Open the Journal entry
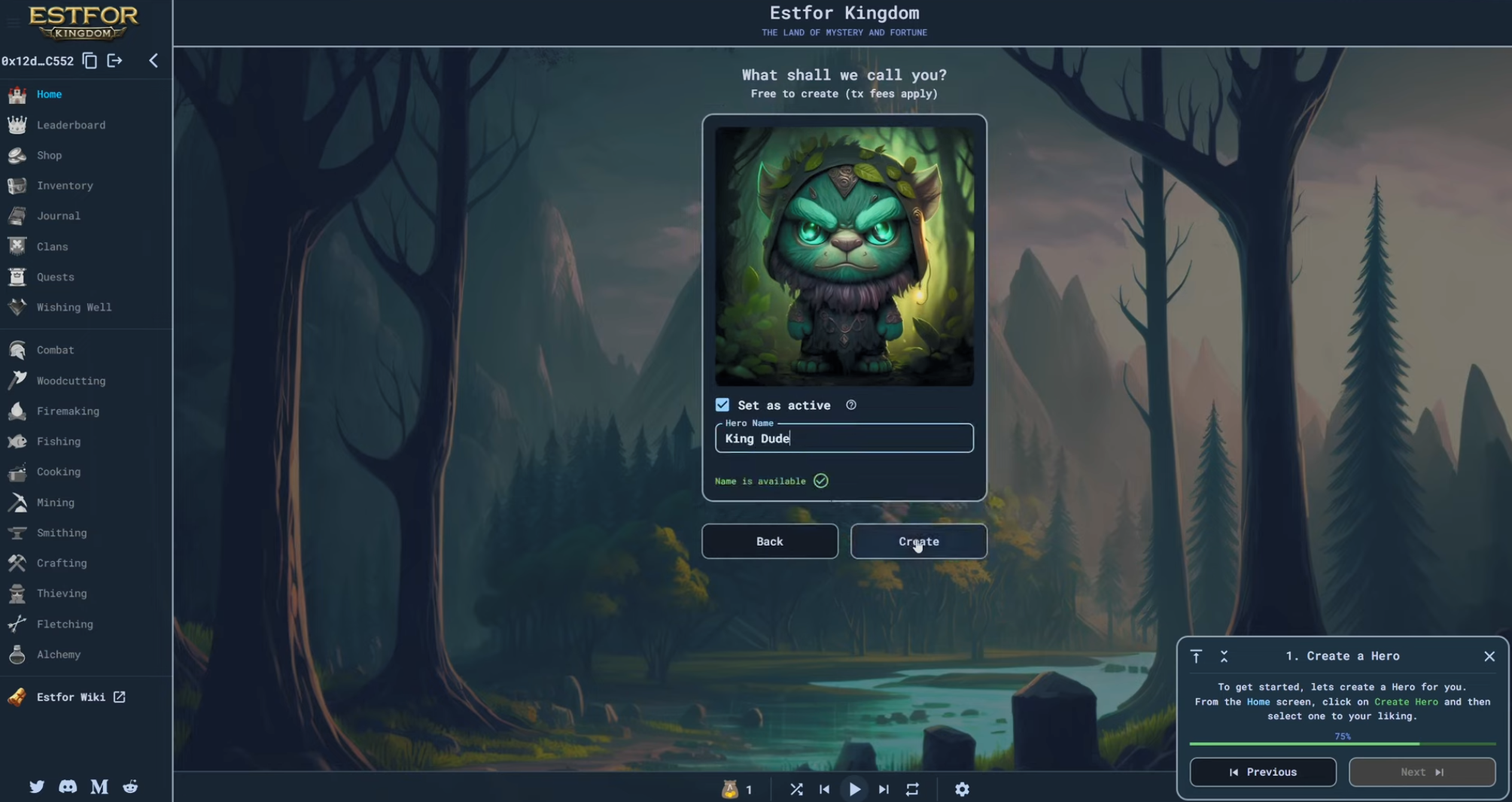Image resolution: width=1512 pixels, height=802 pixels. (x=58, y=216)
